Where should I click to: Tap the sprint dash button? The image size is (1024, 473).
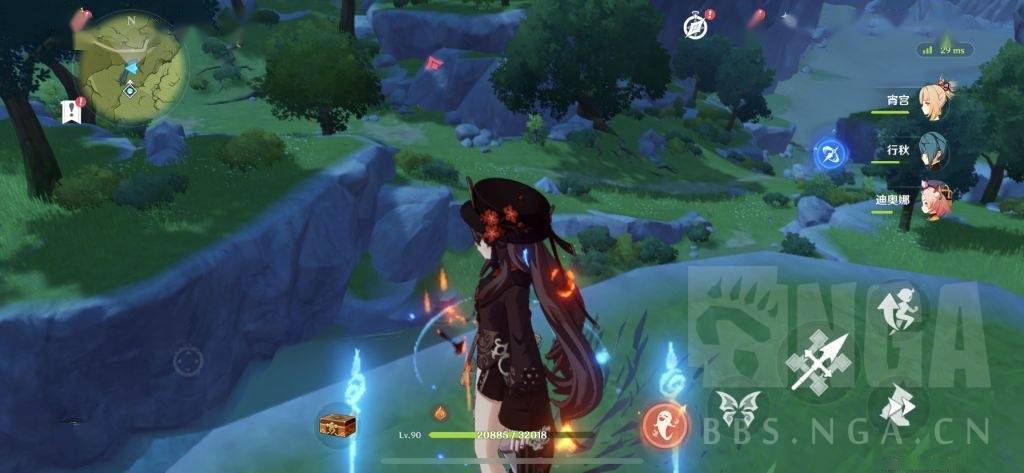pyautogui.click(x=896, y=406)
